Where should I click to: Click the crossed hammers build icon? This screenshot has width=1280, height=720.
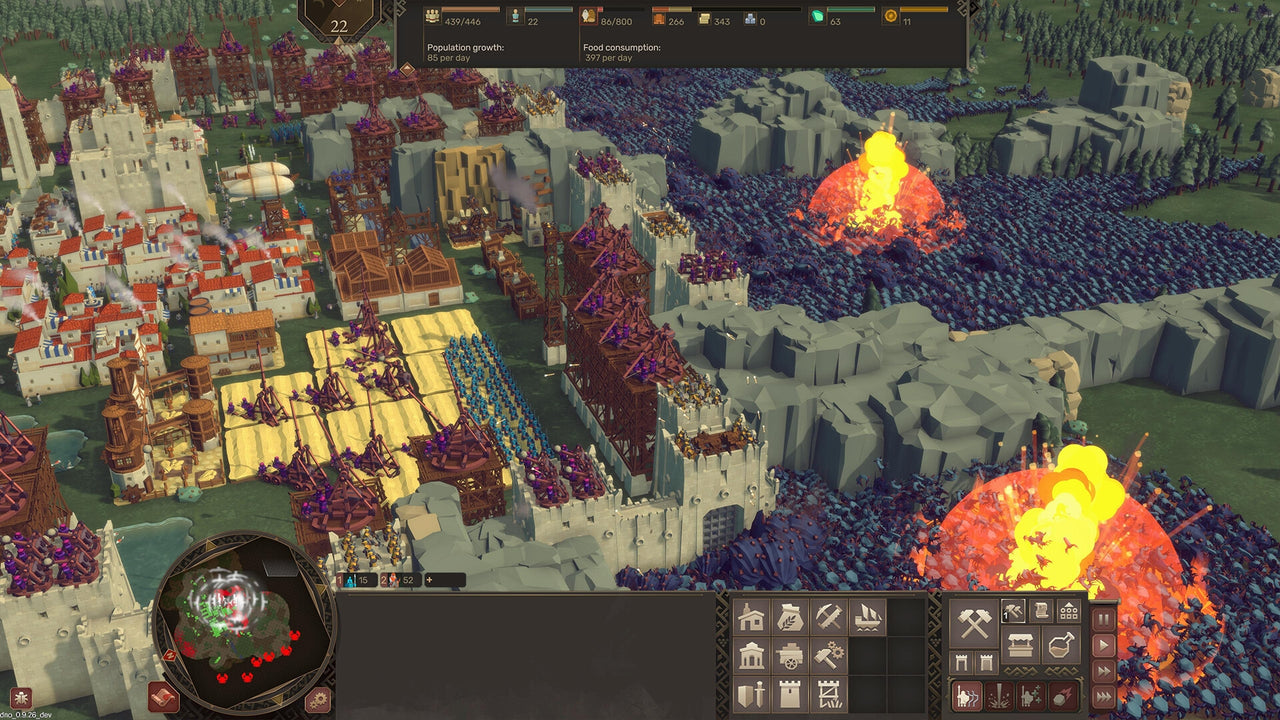coord(974,622)
